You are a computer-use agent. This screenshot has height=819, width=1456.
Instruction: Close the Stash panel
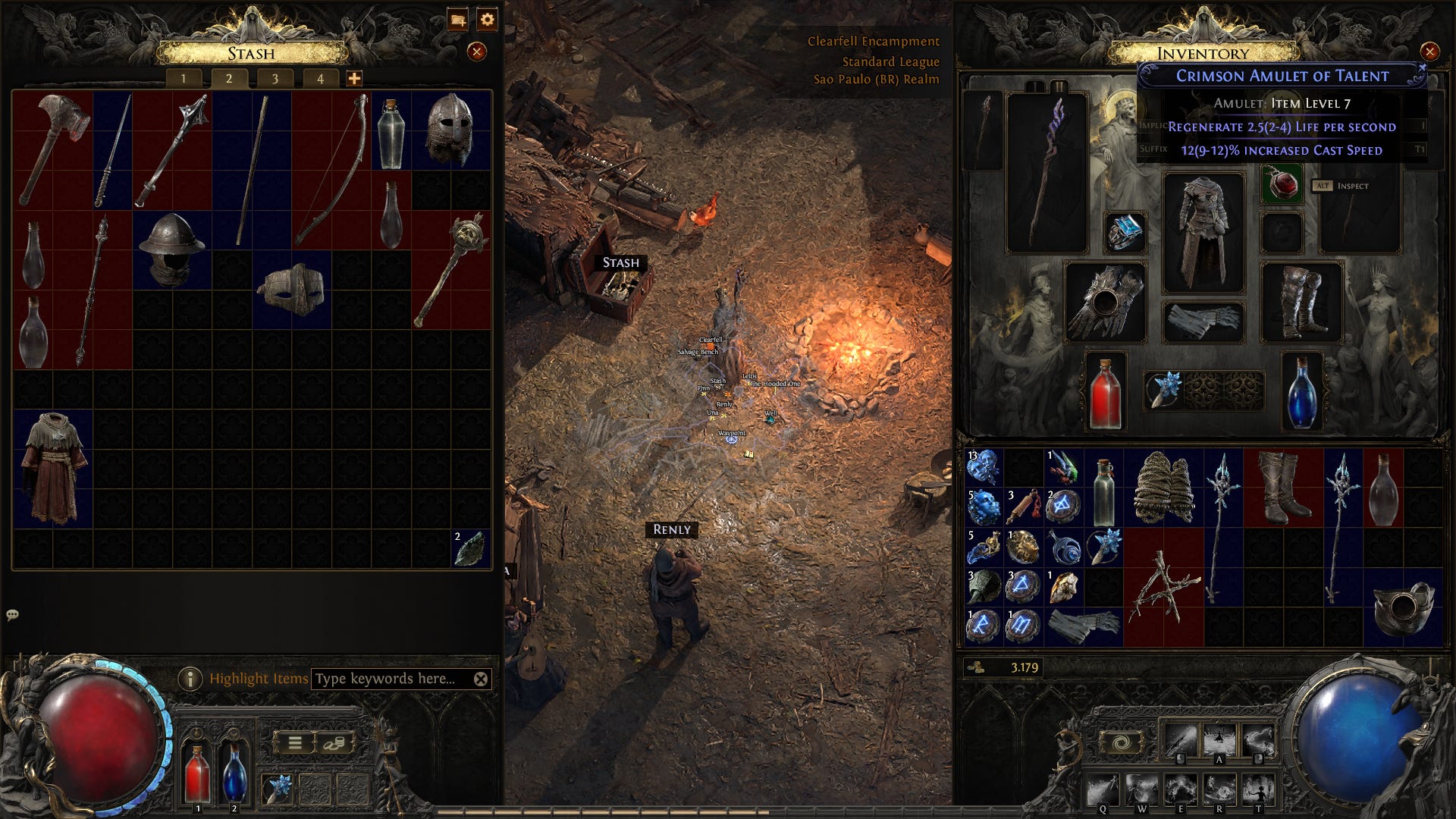[x=476, y=52]
